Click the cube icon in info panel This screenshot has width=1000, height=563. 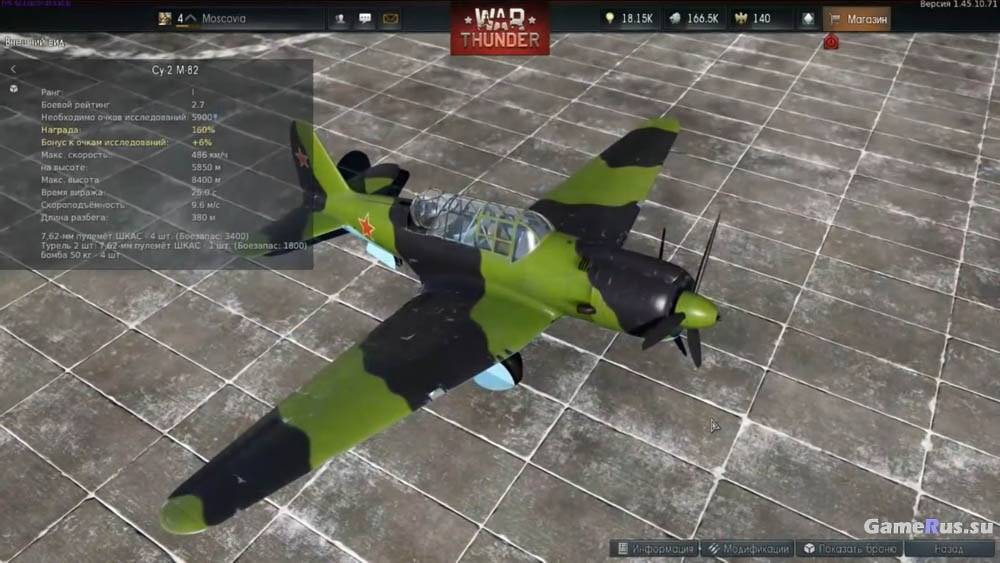14,89
